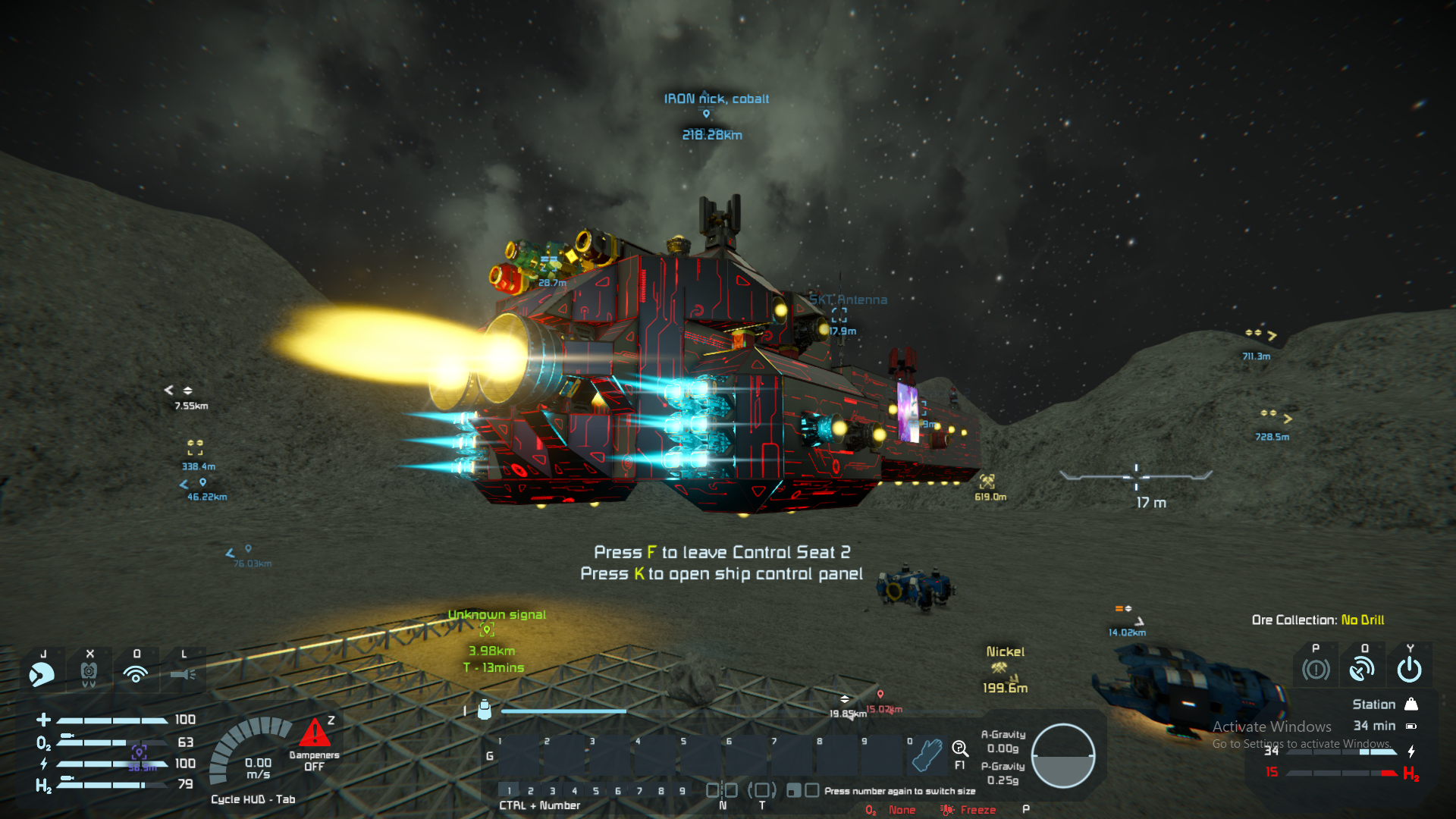Switch to toolbar page 1

pyautogui.click(x=509, y=791)
